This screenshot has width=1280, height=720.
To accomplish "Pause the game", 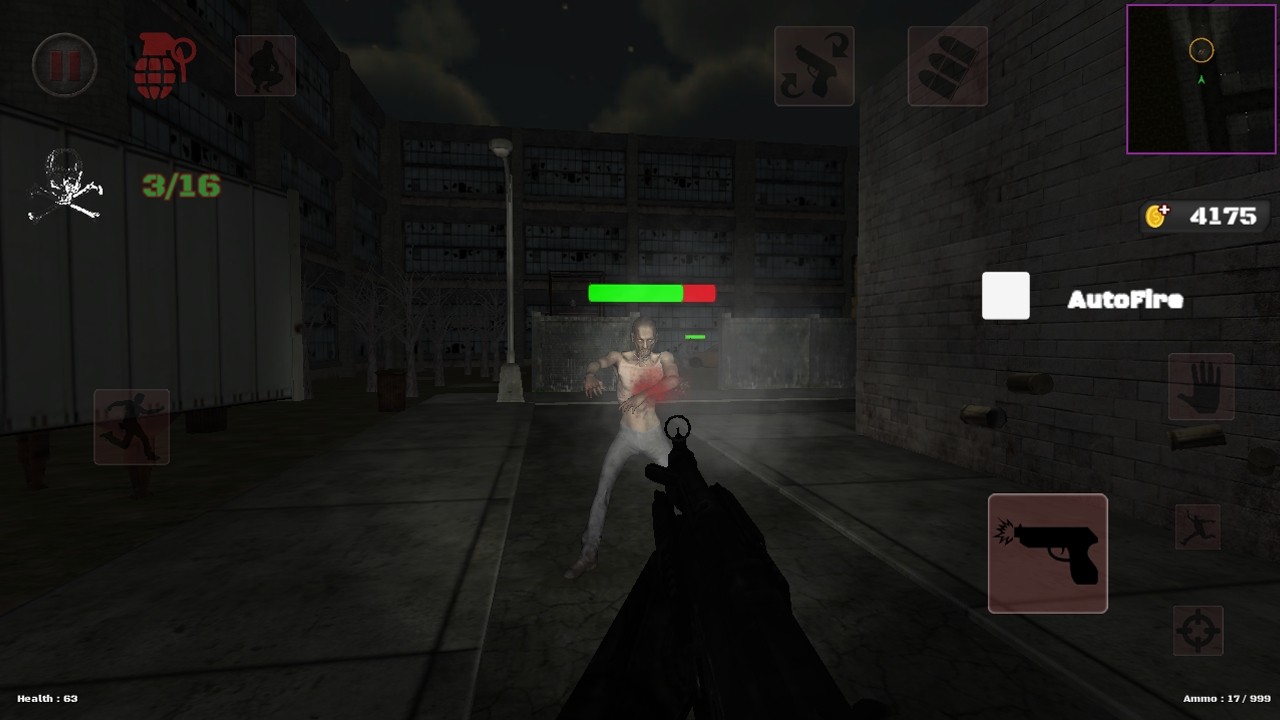I will click(x=64, y=66).
